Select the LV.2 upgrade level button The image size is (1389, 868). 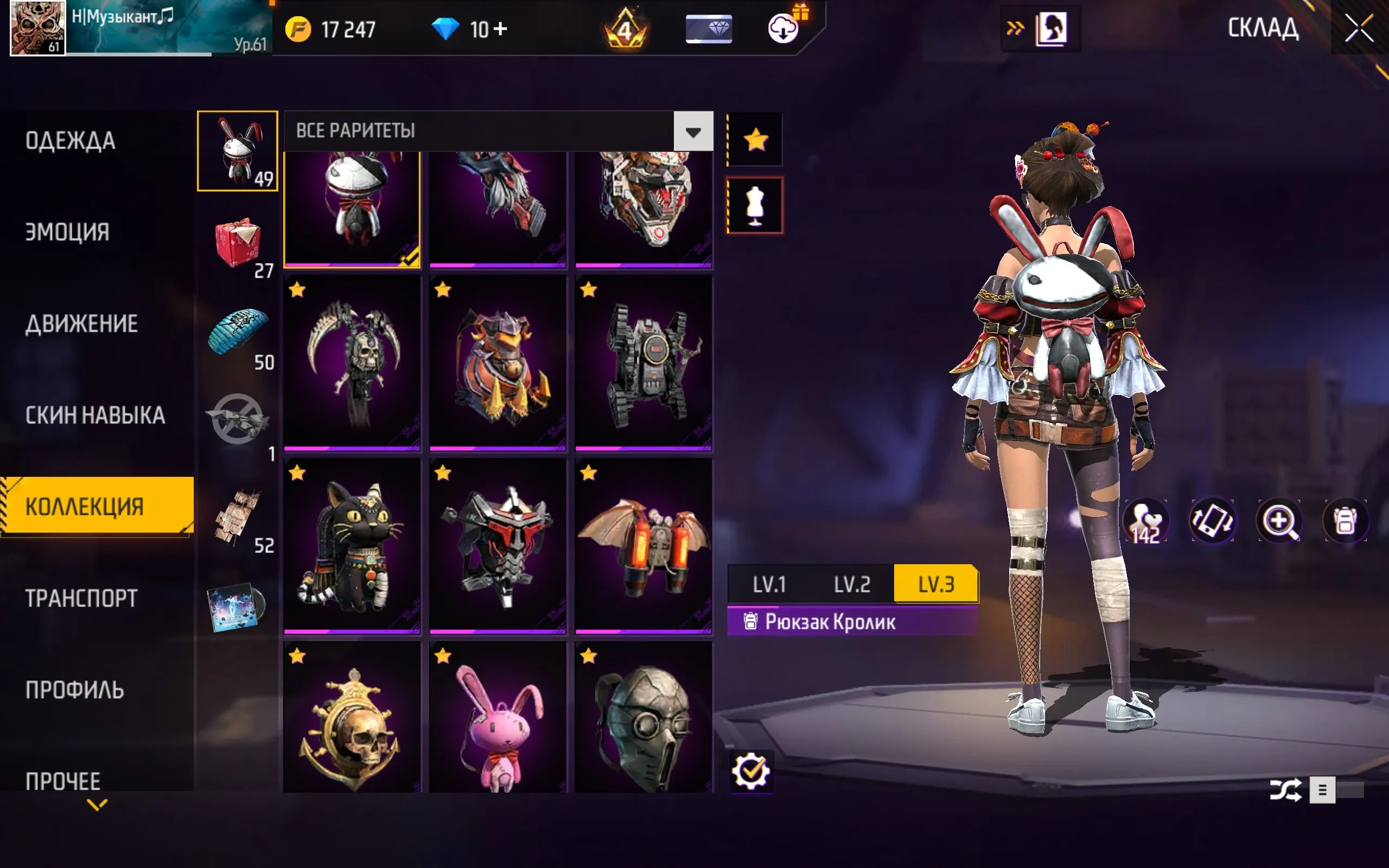[851, 584]
